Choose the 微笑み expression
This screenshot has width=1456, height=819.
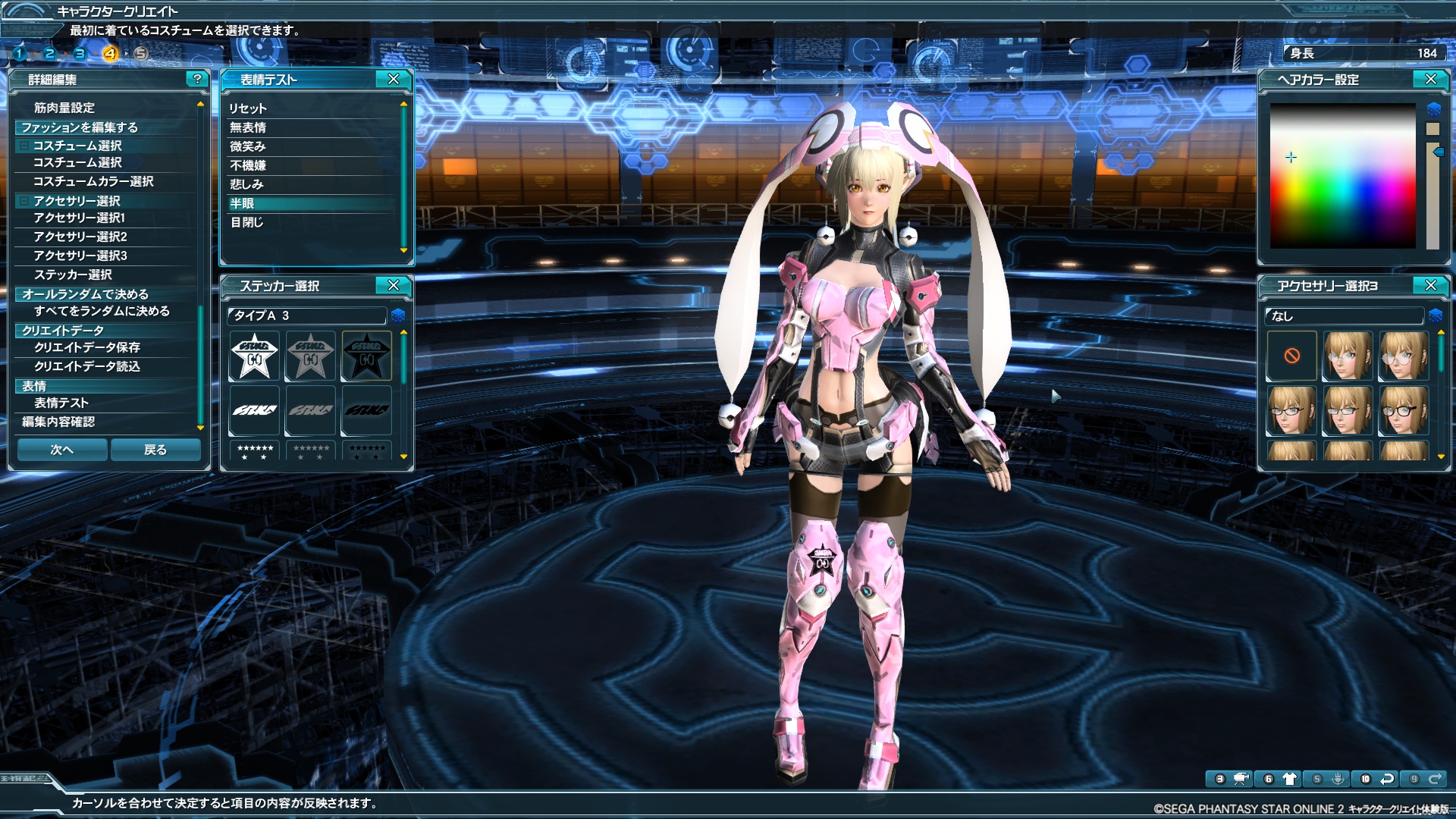point(248,146)
